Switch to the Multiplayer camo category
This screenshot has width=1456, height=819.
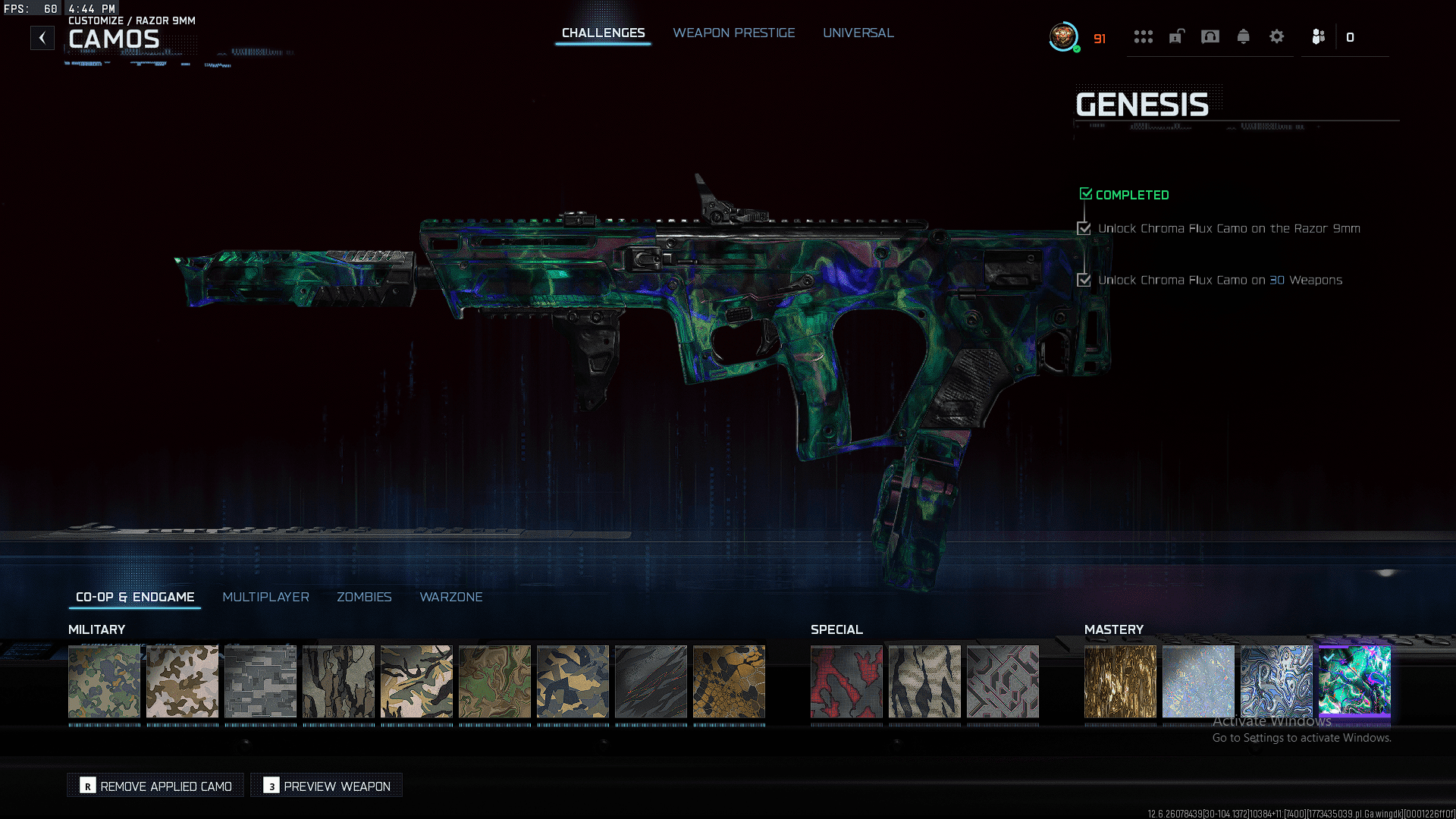tap(265, 598)
